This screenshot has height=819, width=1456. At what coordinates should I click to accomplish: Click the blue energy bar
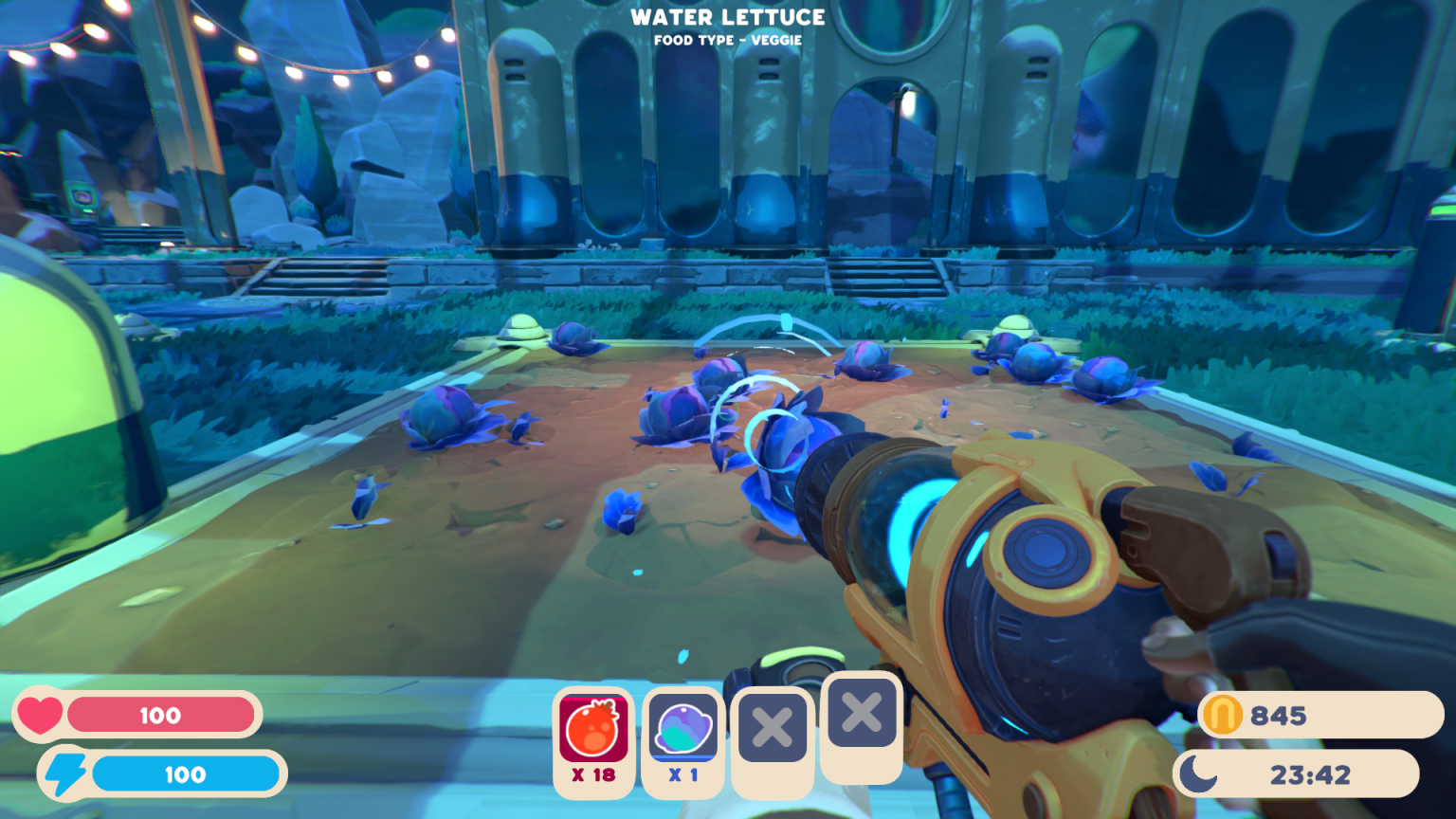[x=190, y=774]
